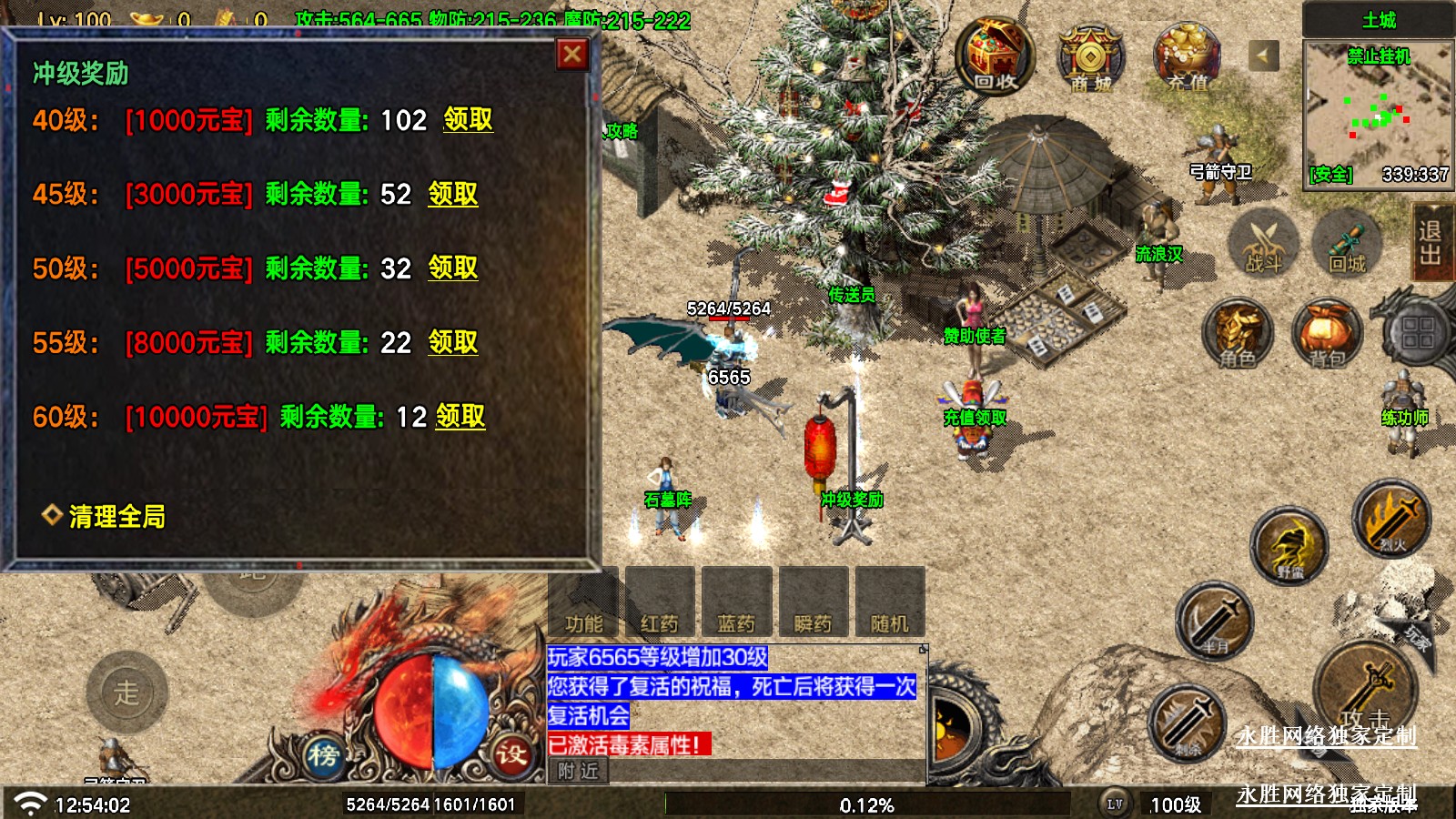This screenshot has height=819, width=1456.
Task: Open the 商城 shop
Action: click(1091, 58)
